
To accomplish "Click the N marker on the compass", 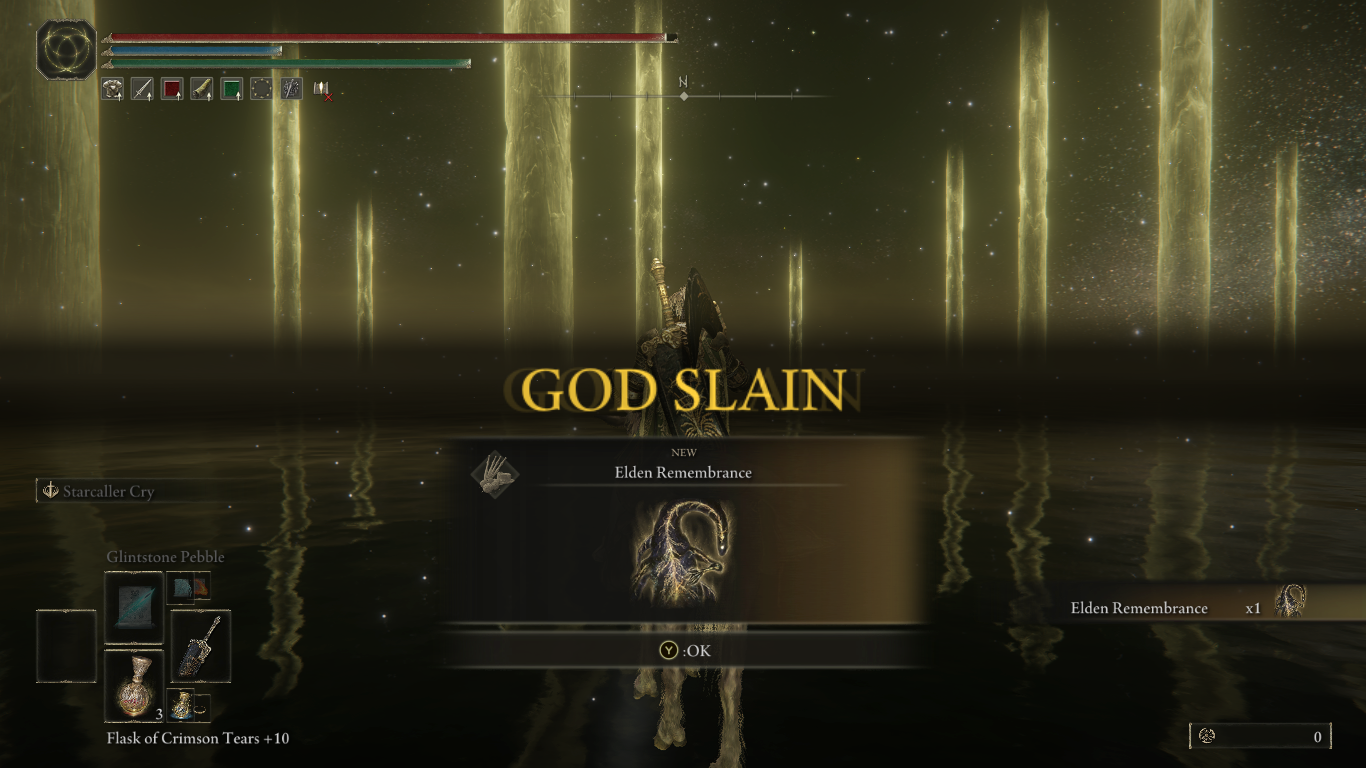I will [684, 86].
